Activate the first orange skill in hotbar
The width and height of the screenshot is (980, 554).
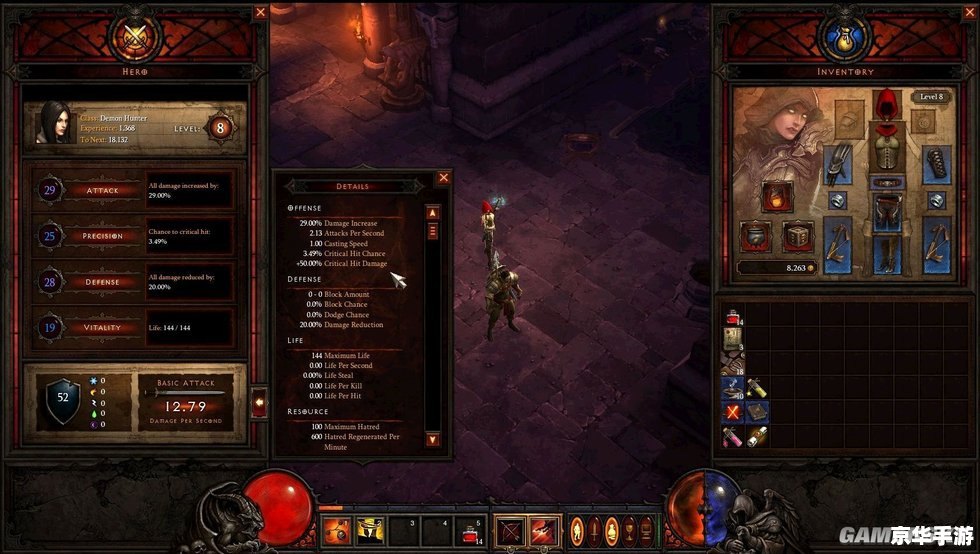click(336, 530)
